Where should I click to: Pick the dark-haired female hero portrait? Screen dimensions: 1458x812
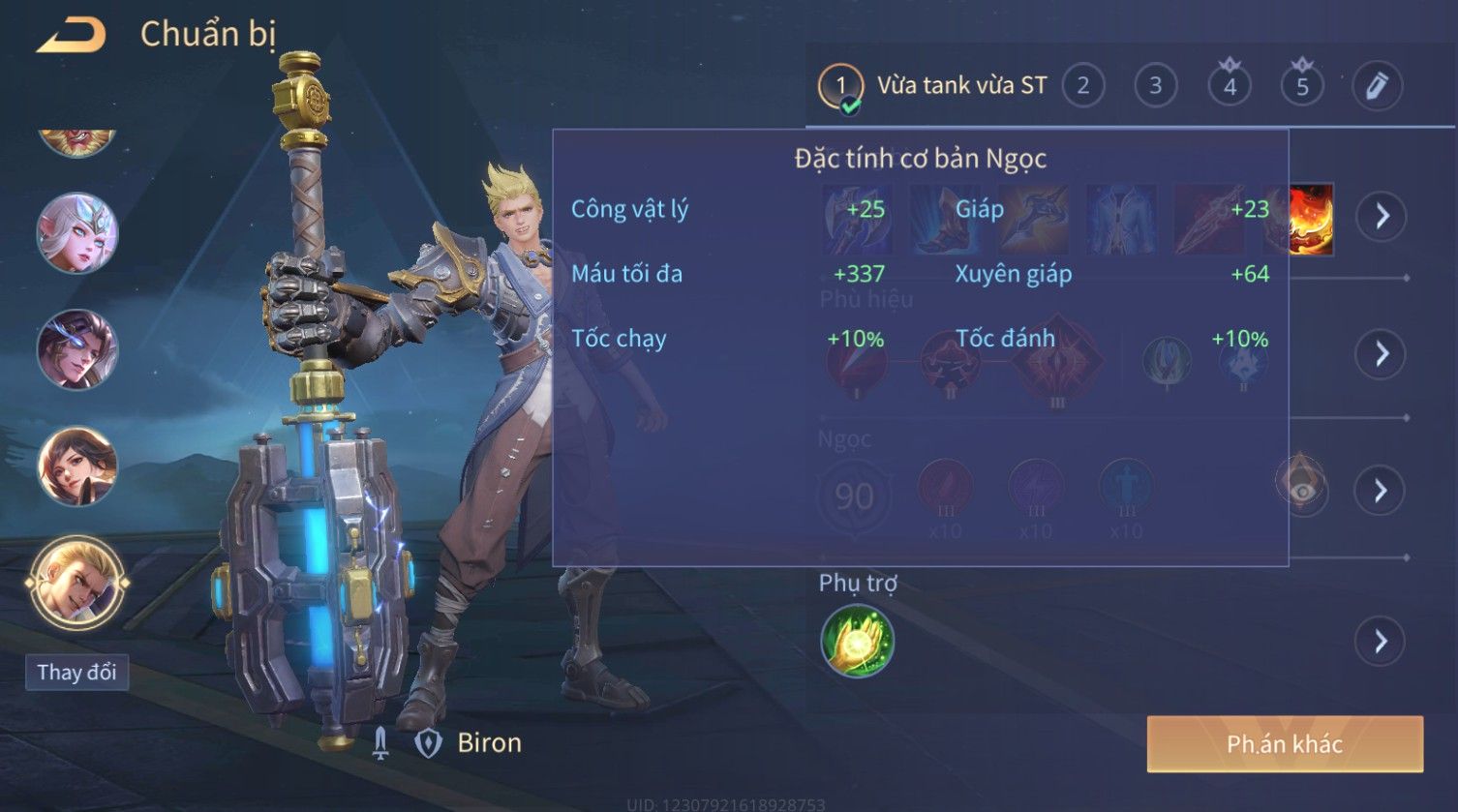76,466
